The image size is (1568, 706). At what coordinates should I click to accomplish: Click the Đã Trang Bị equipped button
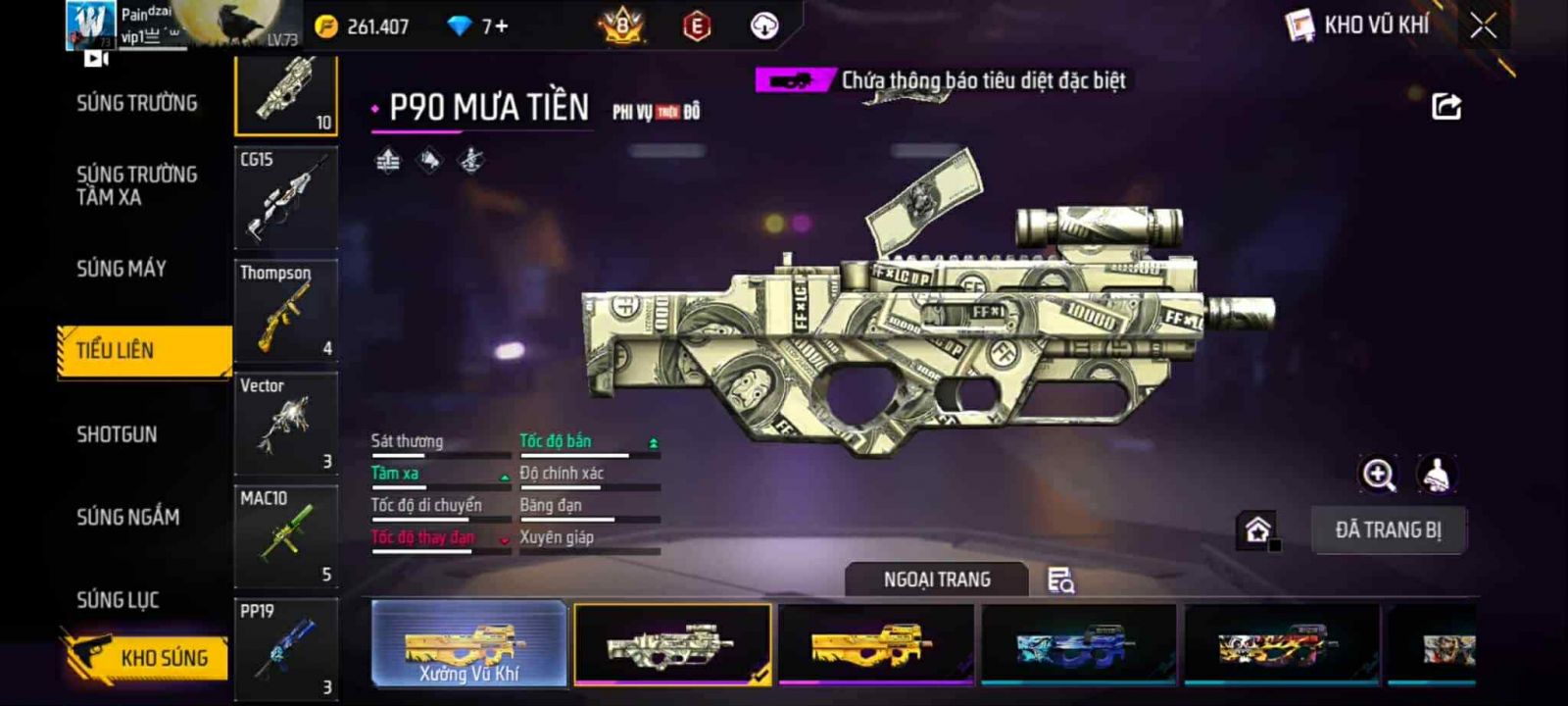[1388, 530]
